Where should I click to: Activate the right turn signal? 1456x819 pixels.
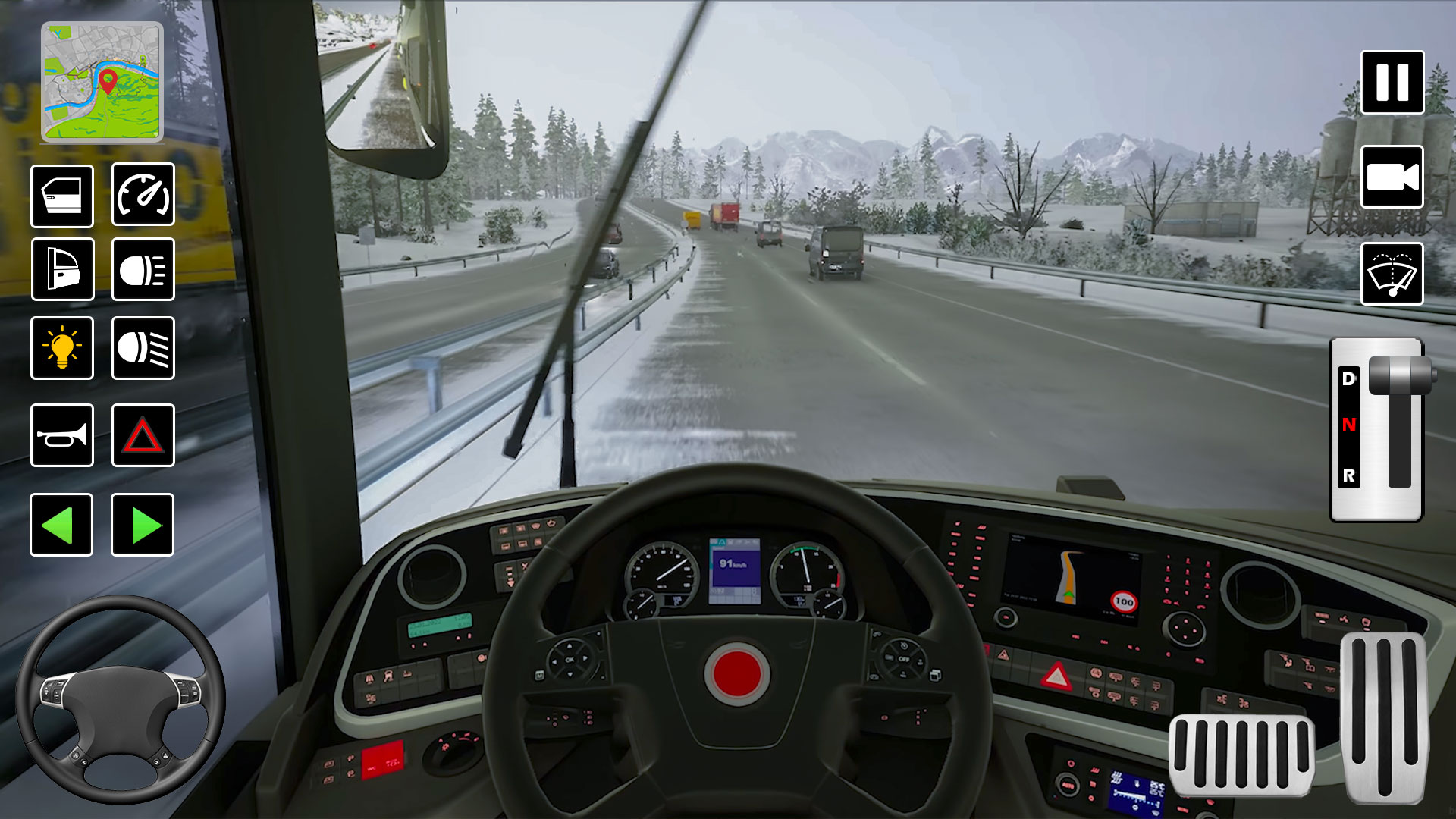pyautogui.click(x=143, y=525)
